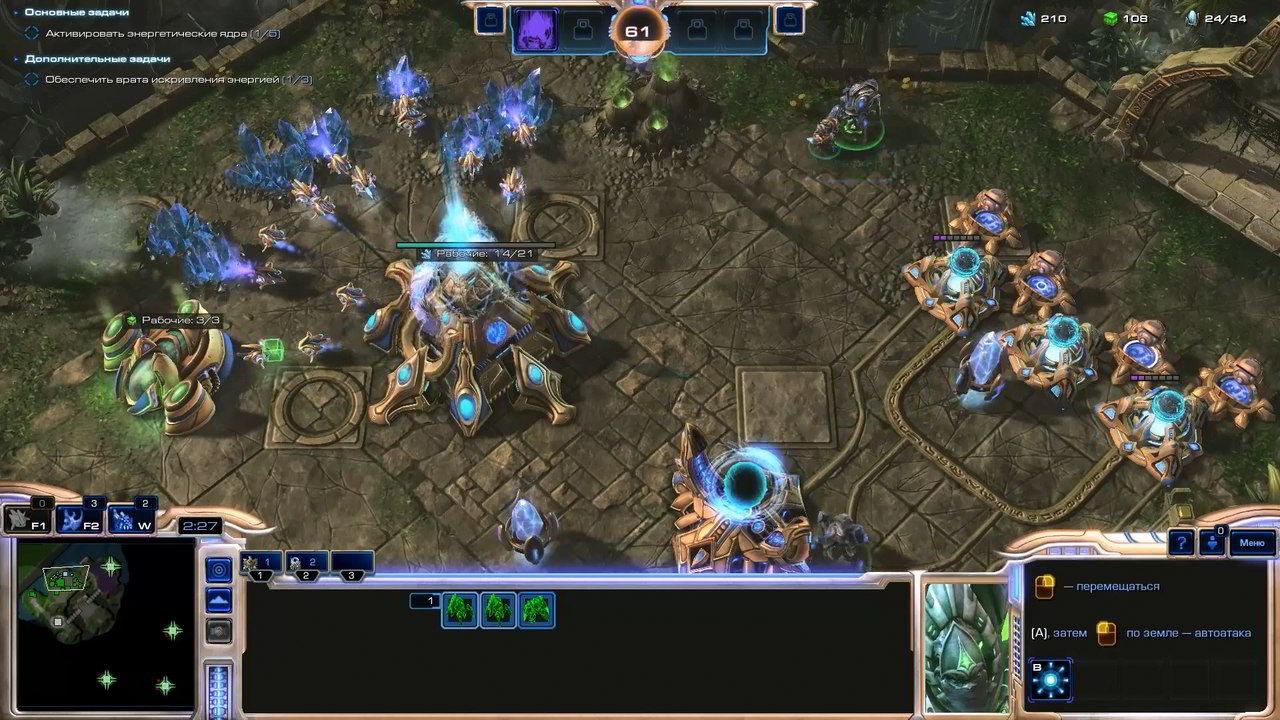Select all army units with F2 button
This screenshot has width=1280, height=720.
[80, 519]
